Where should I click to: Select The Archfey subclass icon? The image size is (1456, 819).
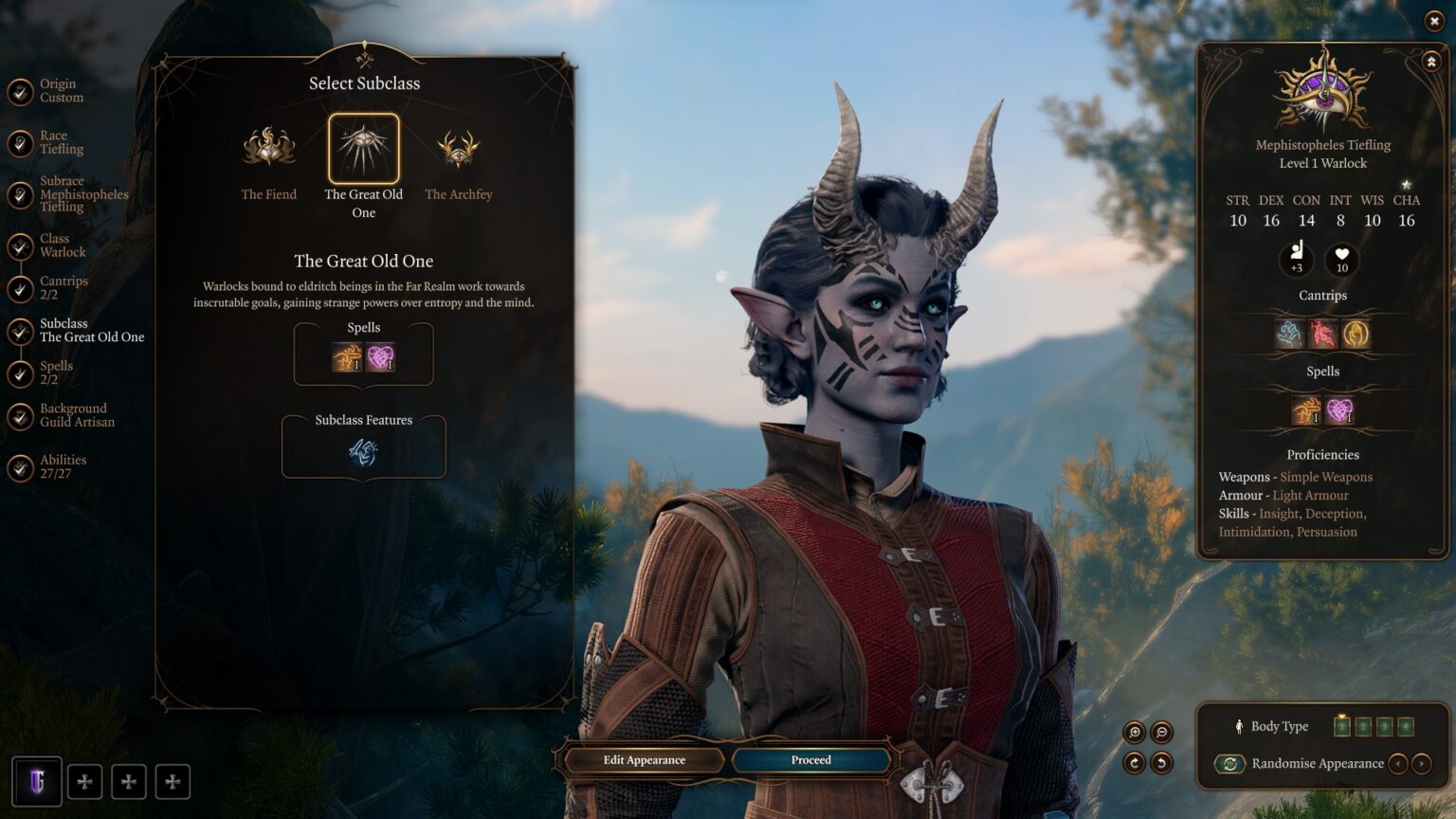coord(459,150)
